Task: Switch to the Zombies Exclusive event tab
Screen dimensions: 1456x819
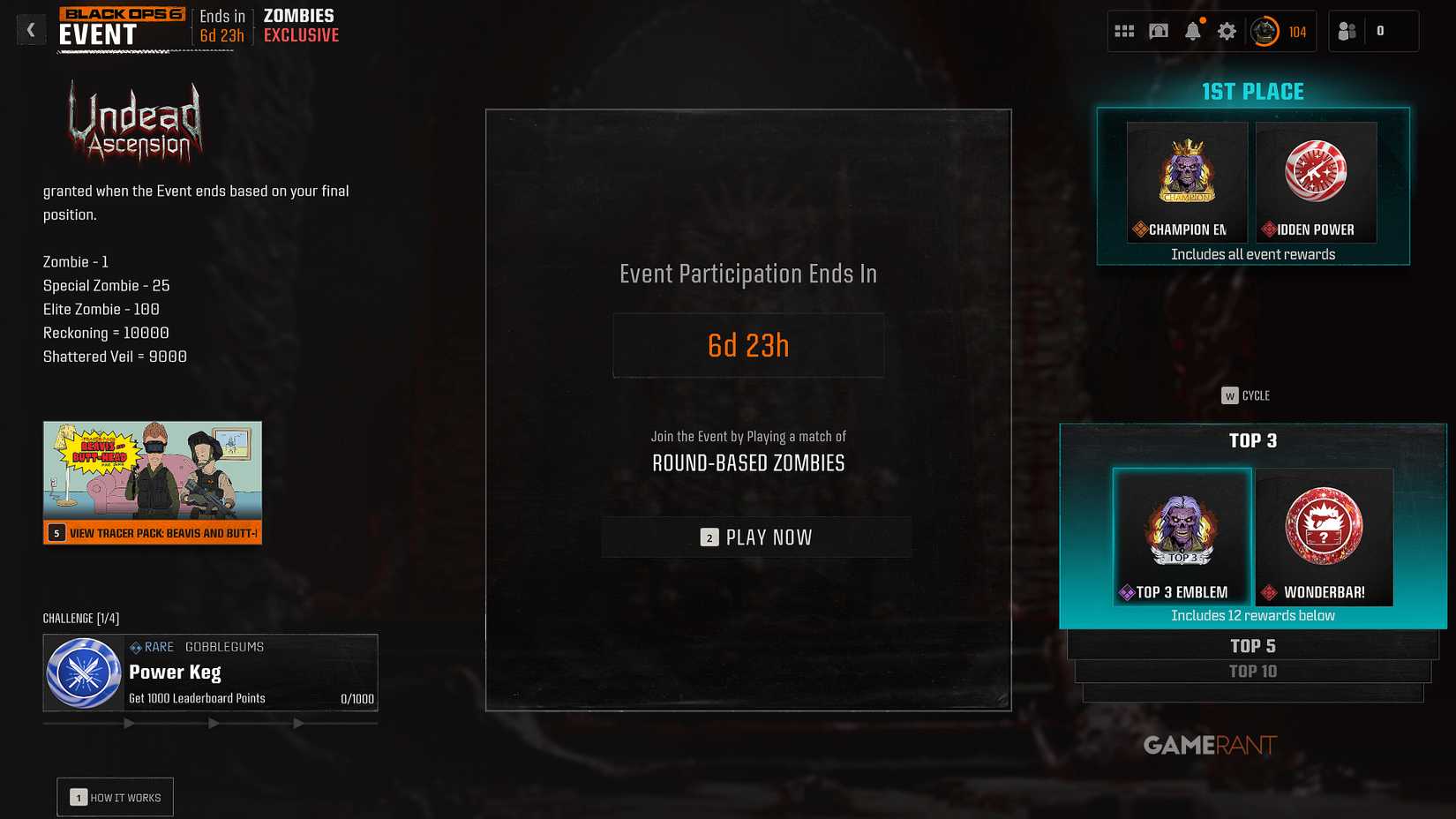Action: coord(298,25)
